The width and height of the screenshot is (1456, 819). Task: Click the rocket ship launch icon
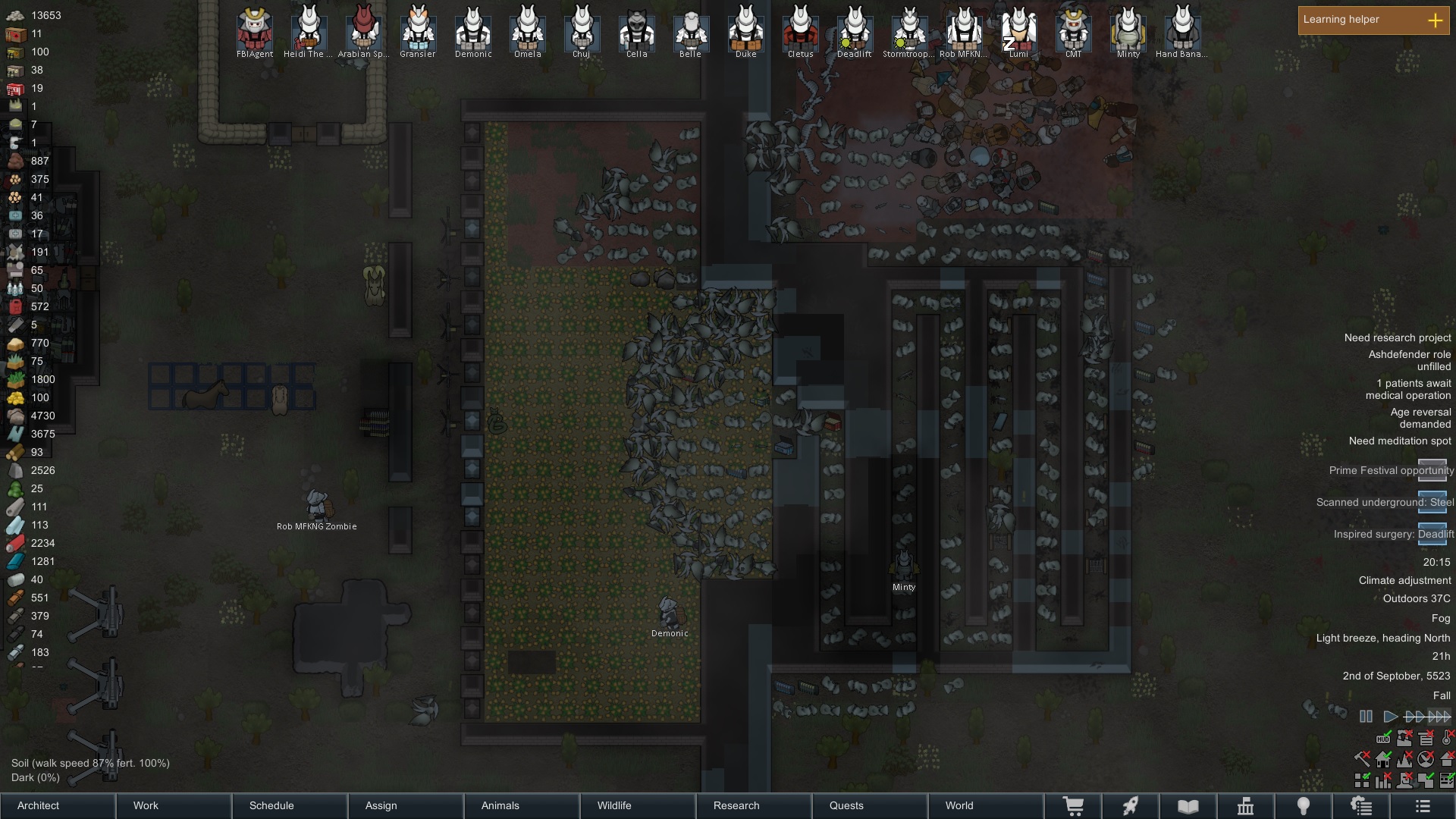click(1131, 806)
